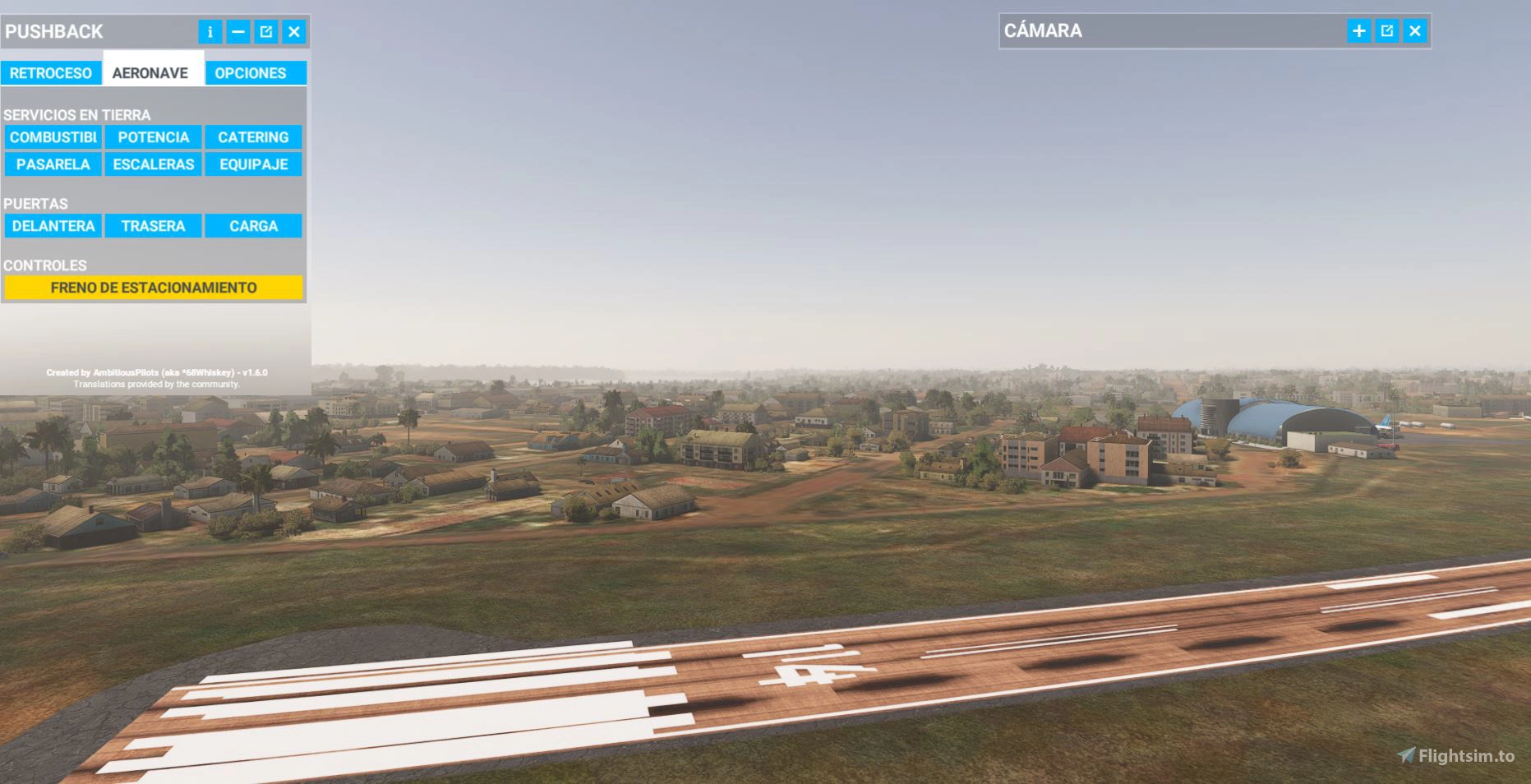Connect the Pasarela jetway
1531x784 pixels.
(x=53, y=164)
